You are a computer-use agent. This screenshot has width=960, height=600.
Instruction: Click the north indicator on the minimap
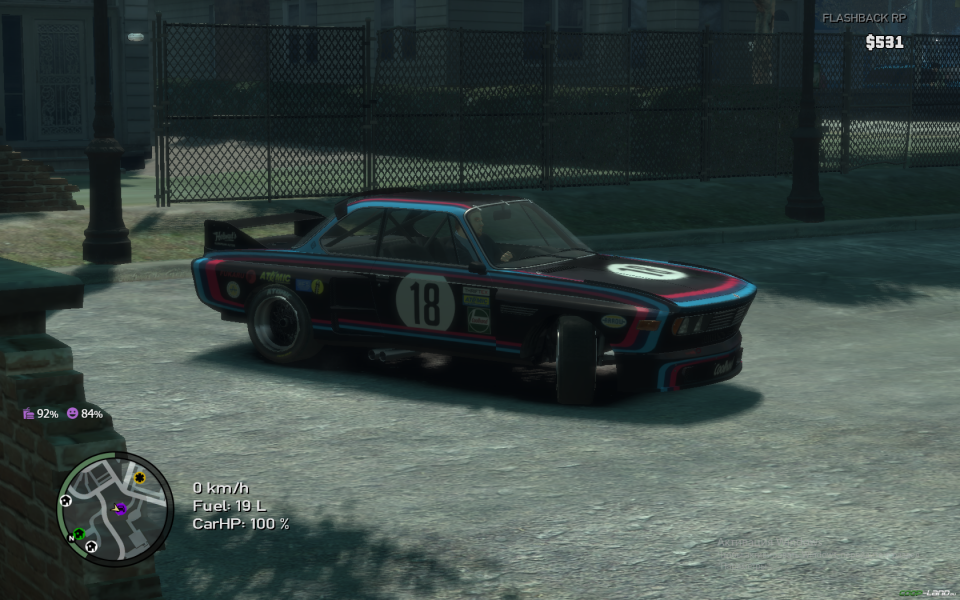(70, 538)
